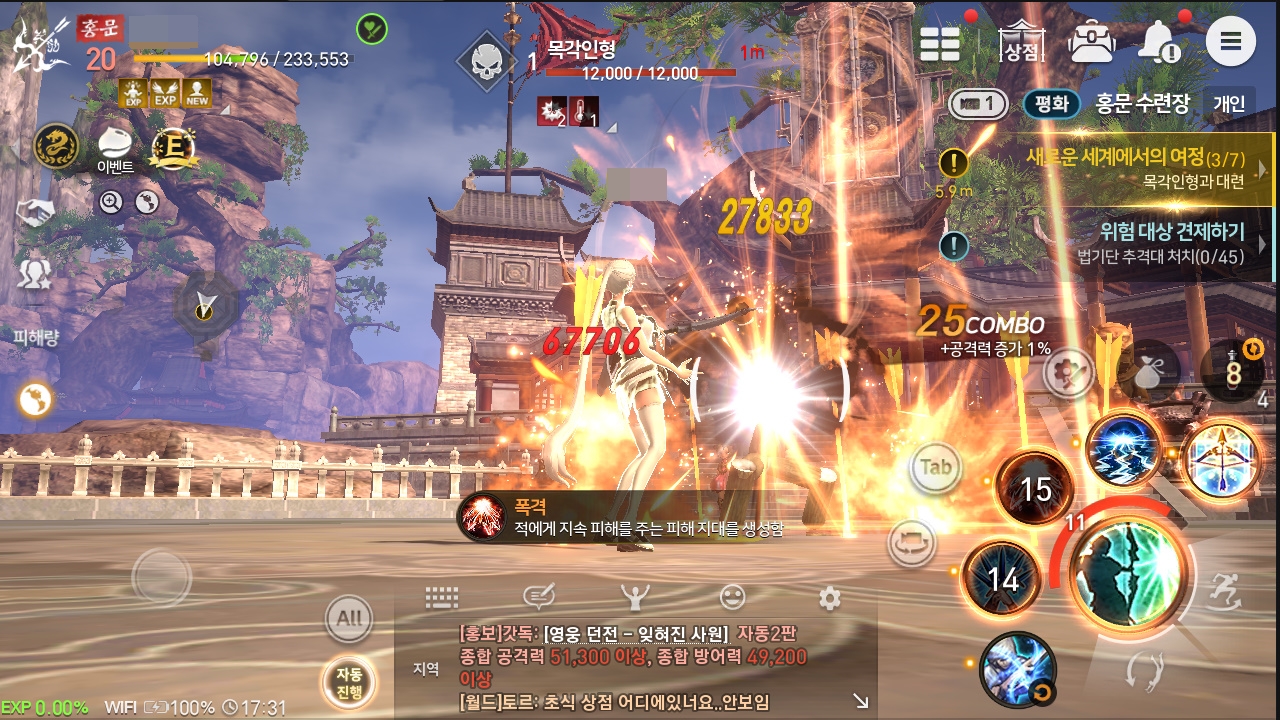Toggle the 평화 peace mode button
Screen dimensions: 1280x720
coord(1052,103)
